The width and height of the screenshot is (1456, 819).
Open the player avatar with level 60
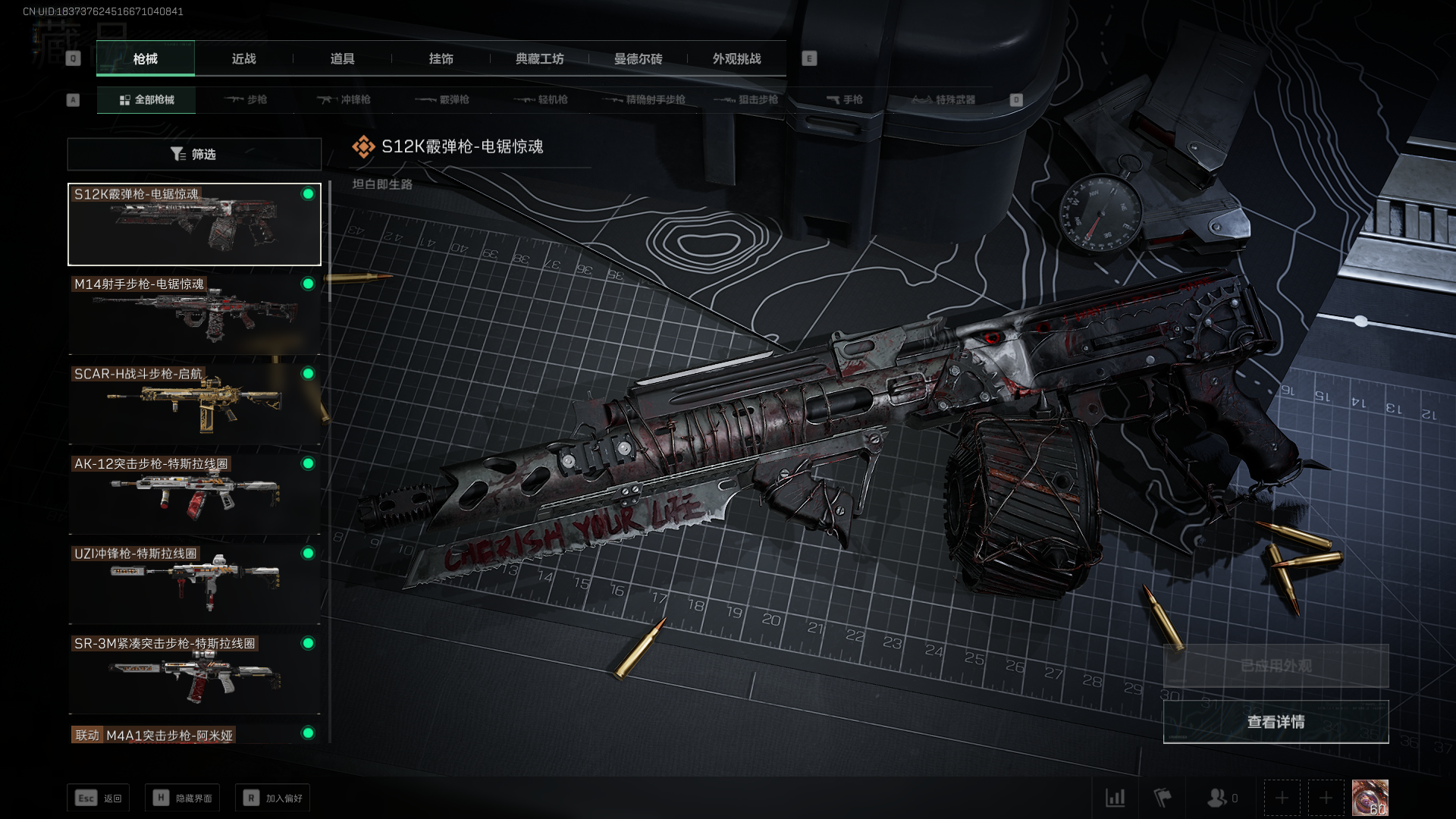point(1370,798)
